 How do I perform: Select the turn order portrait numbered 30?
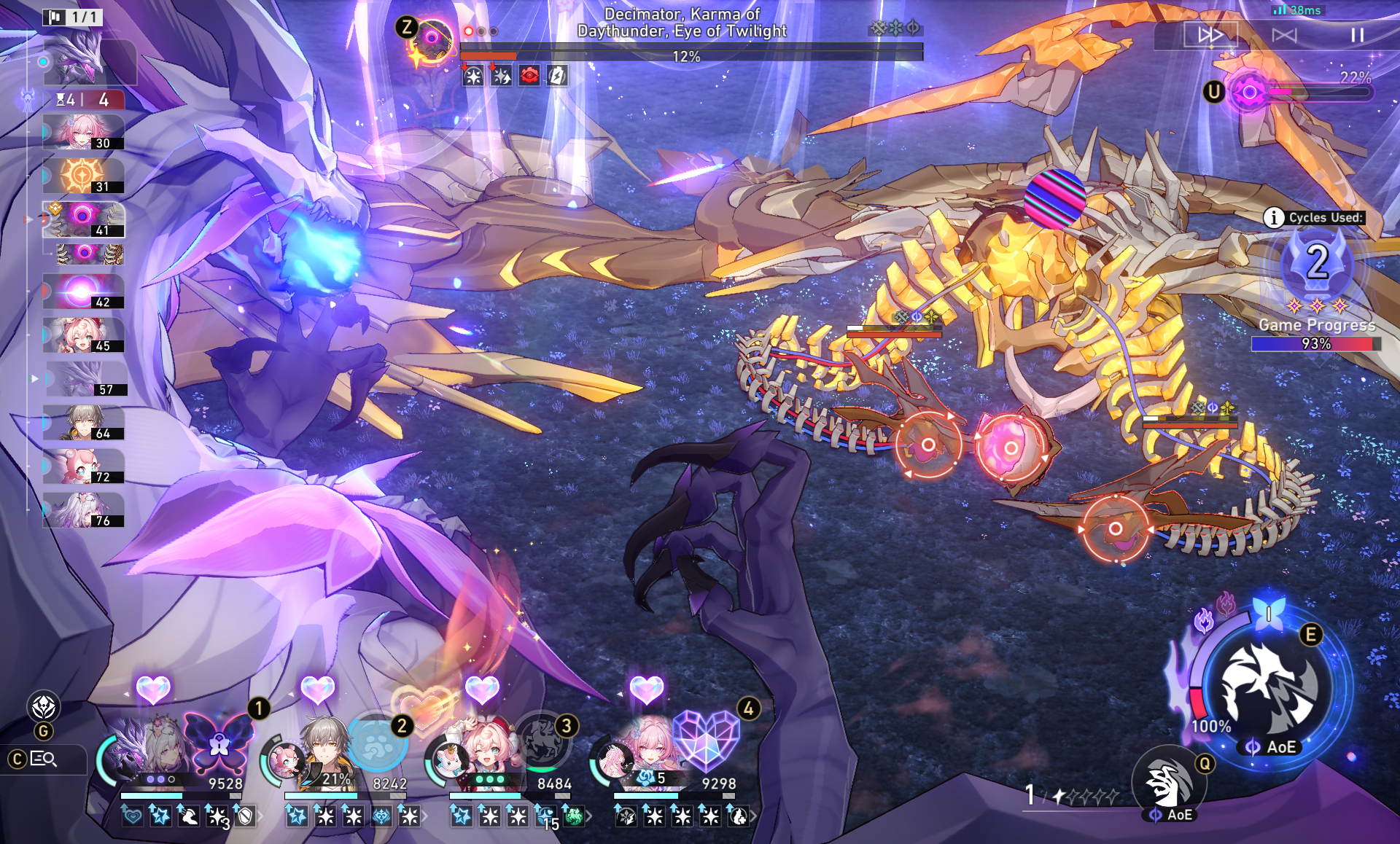[83, 133]
